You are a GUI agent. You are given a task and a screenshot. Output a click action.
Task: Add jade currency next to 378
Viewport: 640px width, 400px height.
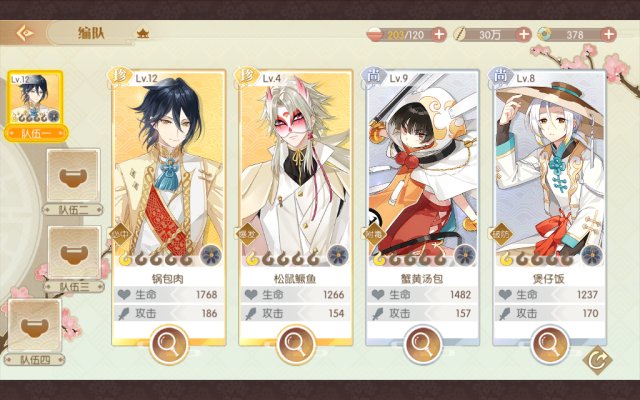(x=608, y=34)
